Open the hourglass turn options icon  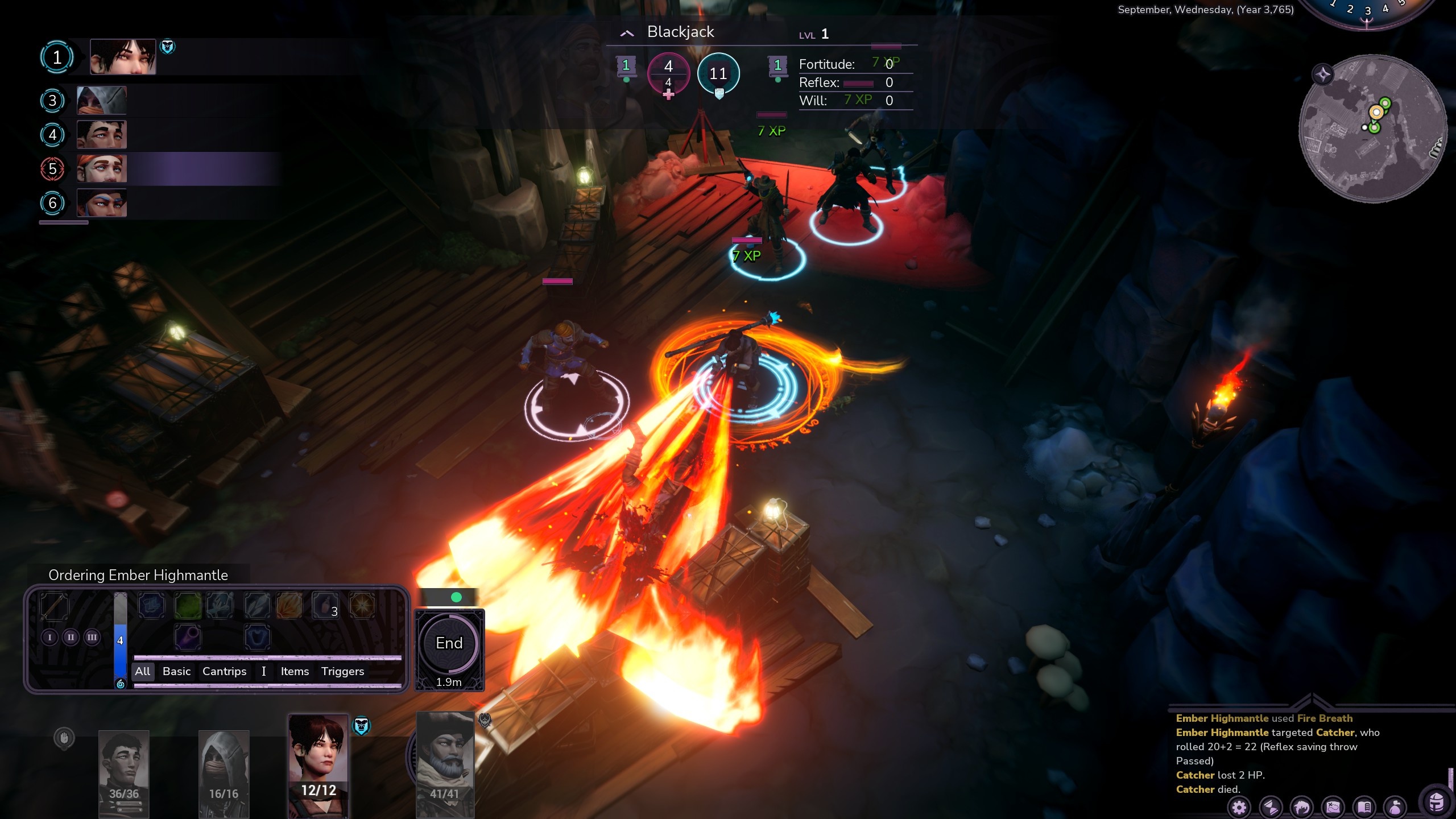pos(1270,808)
